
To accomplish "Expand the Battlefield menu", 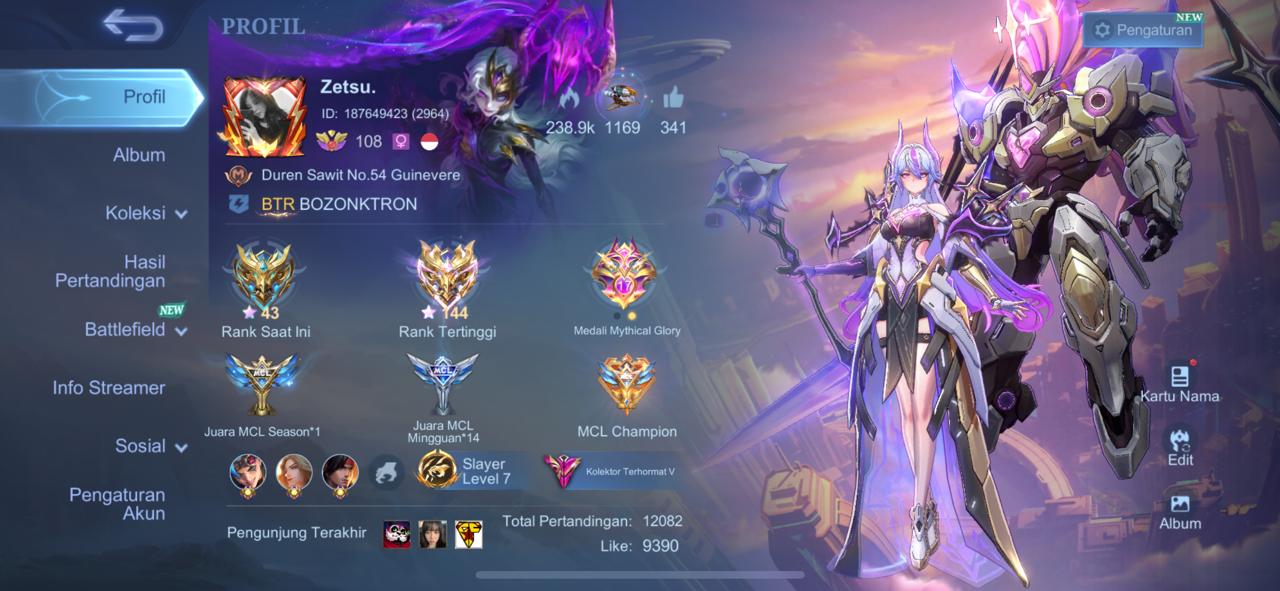I will 136,330.
